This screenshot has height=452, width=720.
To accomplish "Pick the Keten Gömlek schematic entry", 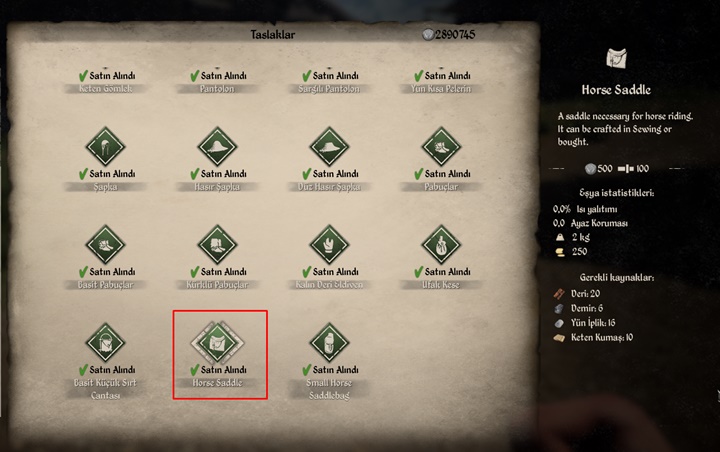I will pos(106,82).
